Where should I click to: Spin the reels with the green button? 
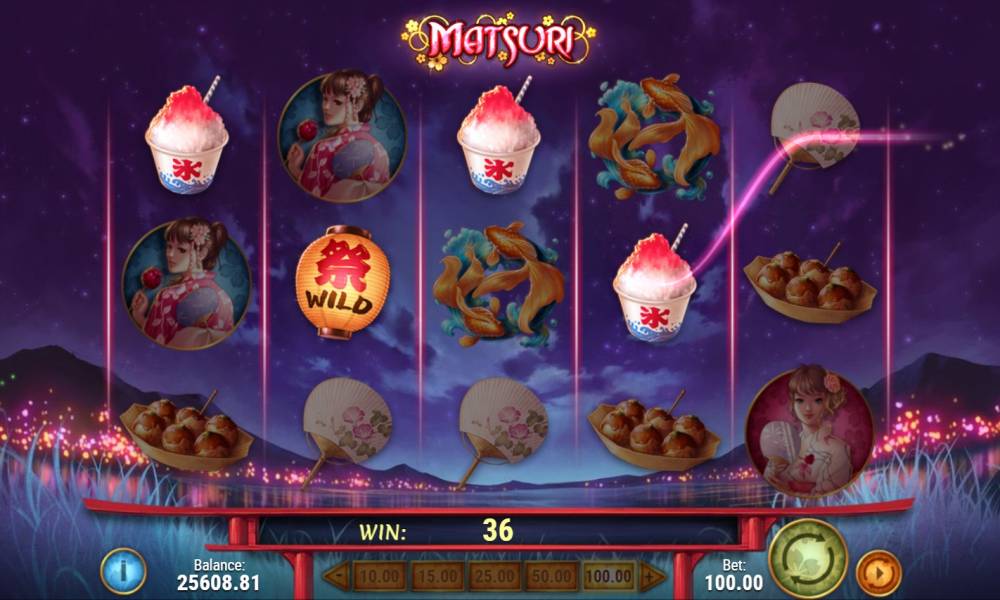tap(808, 558)
